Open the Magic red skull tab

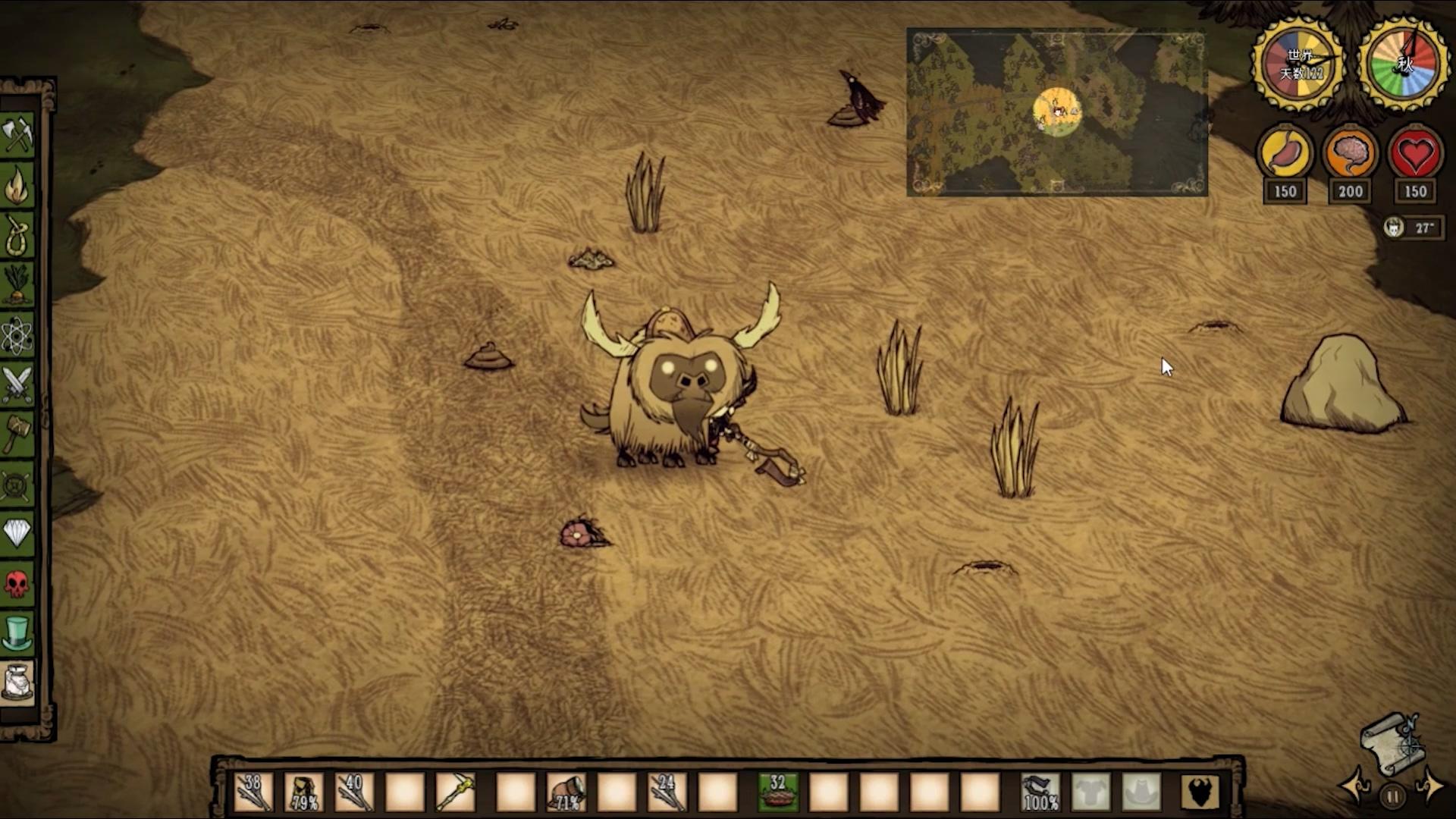17,584
